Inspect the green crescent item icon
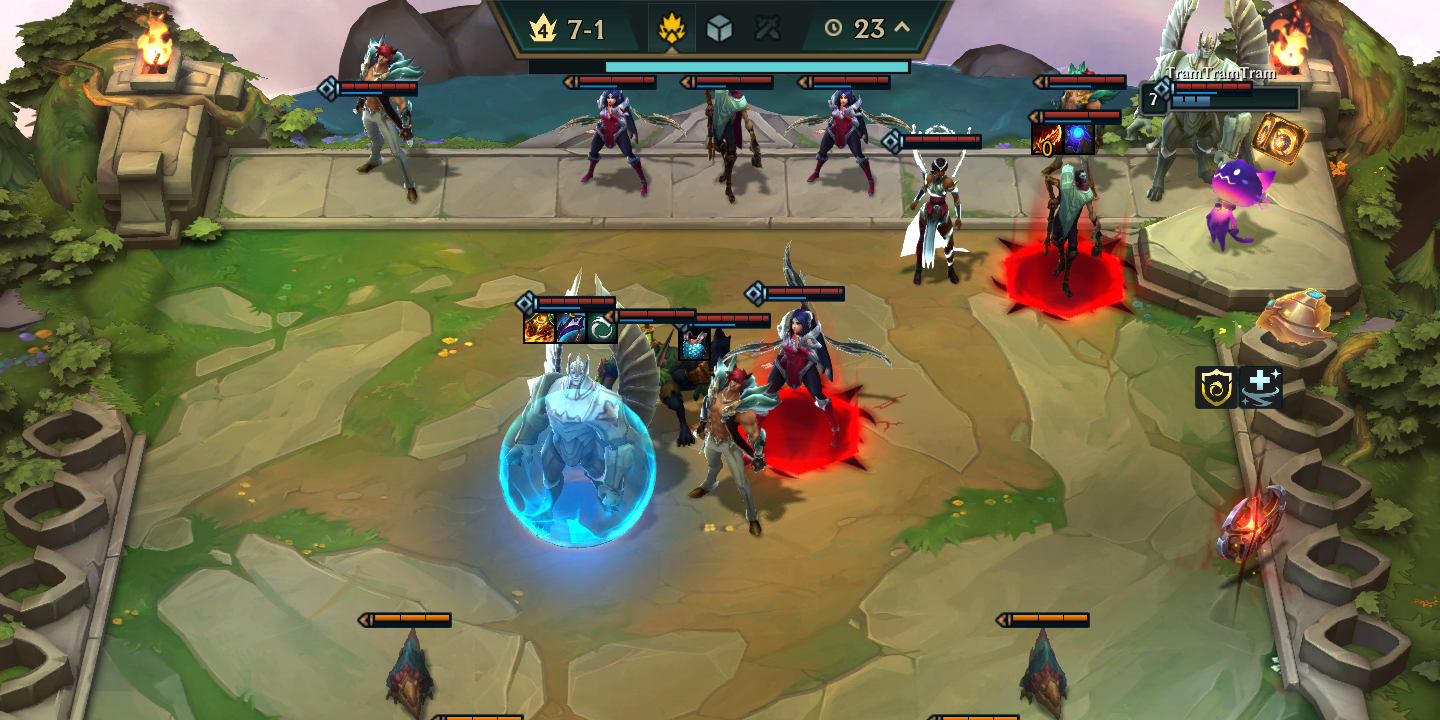 click(x=602, y=328)
